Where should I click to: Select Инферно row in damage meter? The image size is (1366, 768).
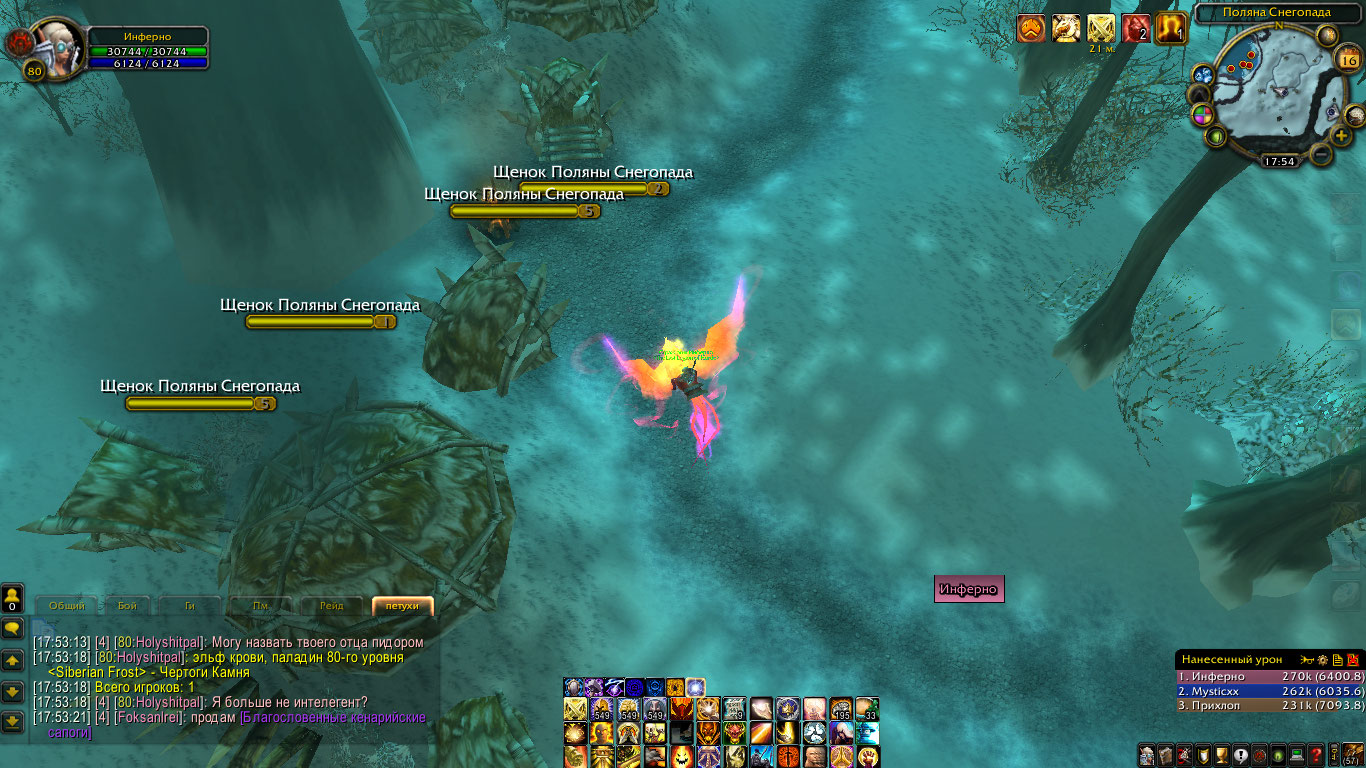point(1269,677)
